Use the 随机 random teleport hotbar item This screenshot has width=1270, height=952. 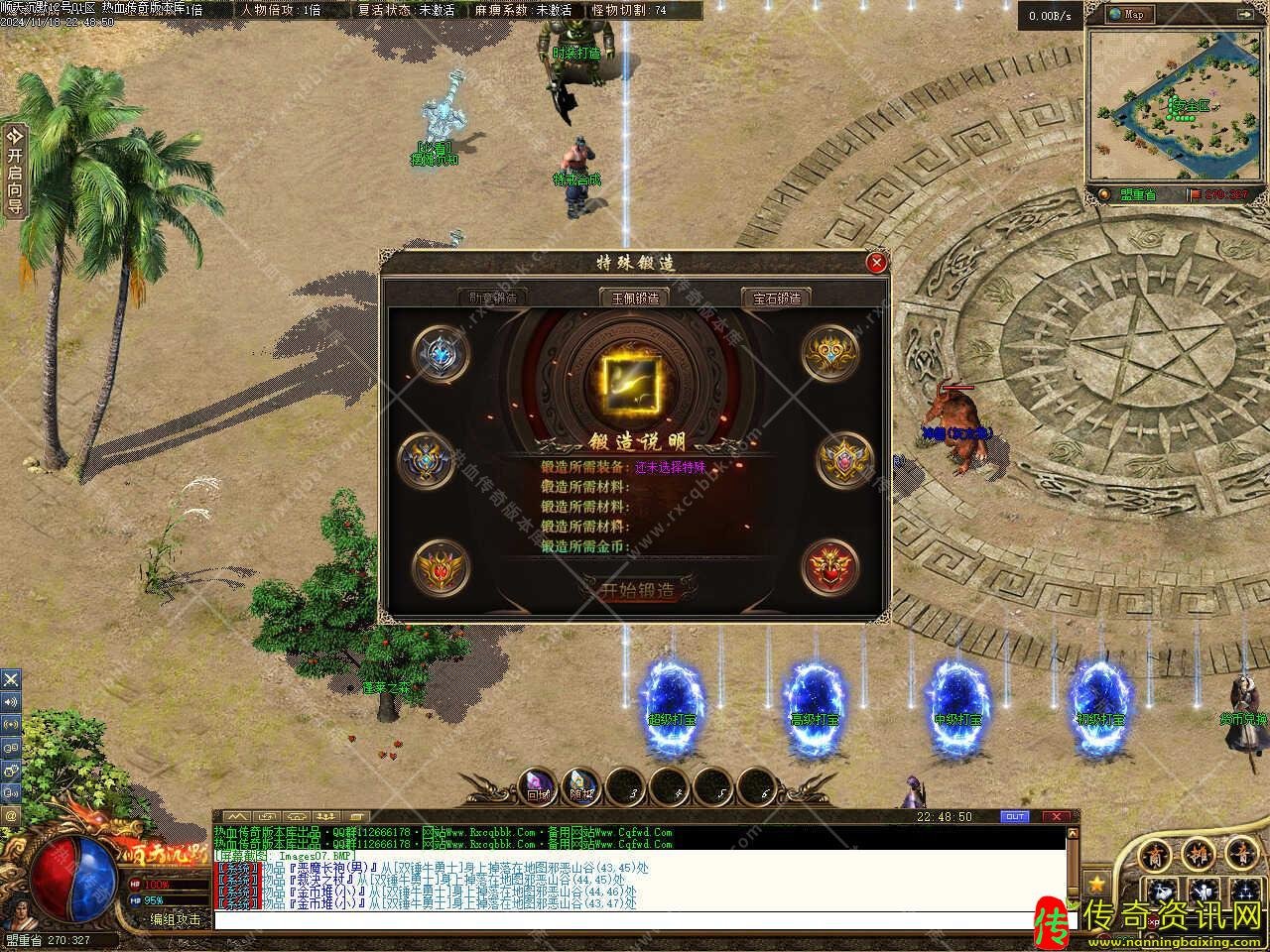click(x=581, y=786)
